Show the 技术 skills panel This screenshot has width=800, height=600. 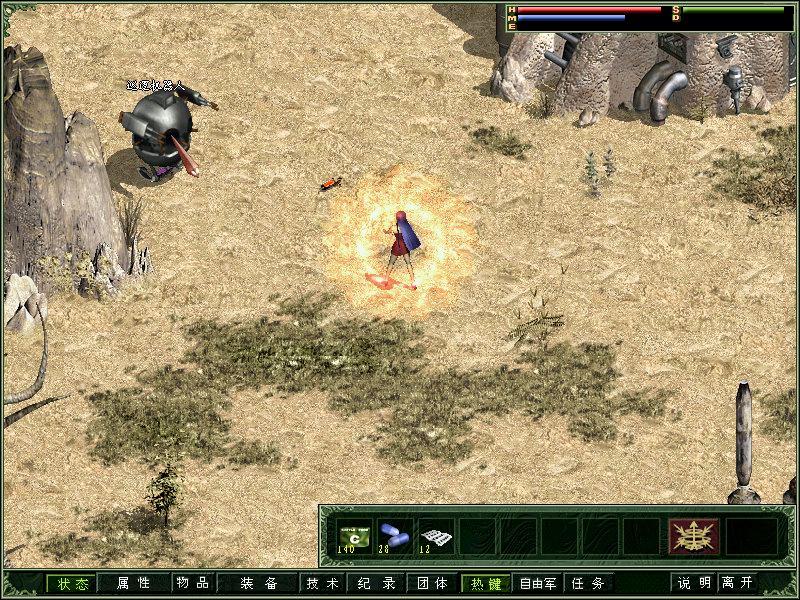[x=322, y=584]
